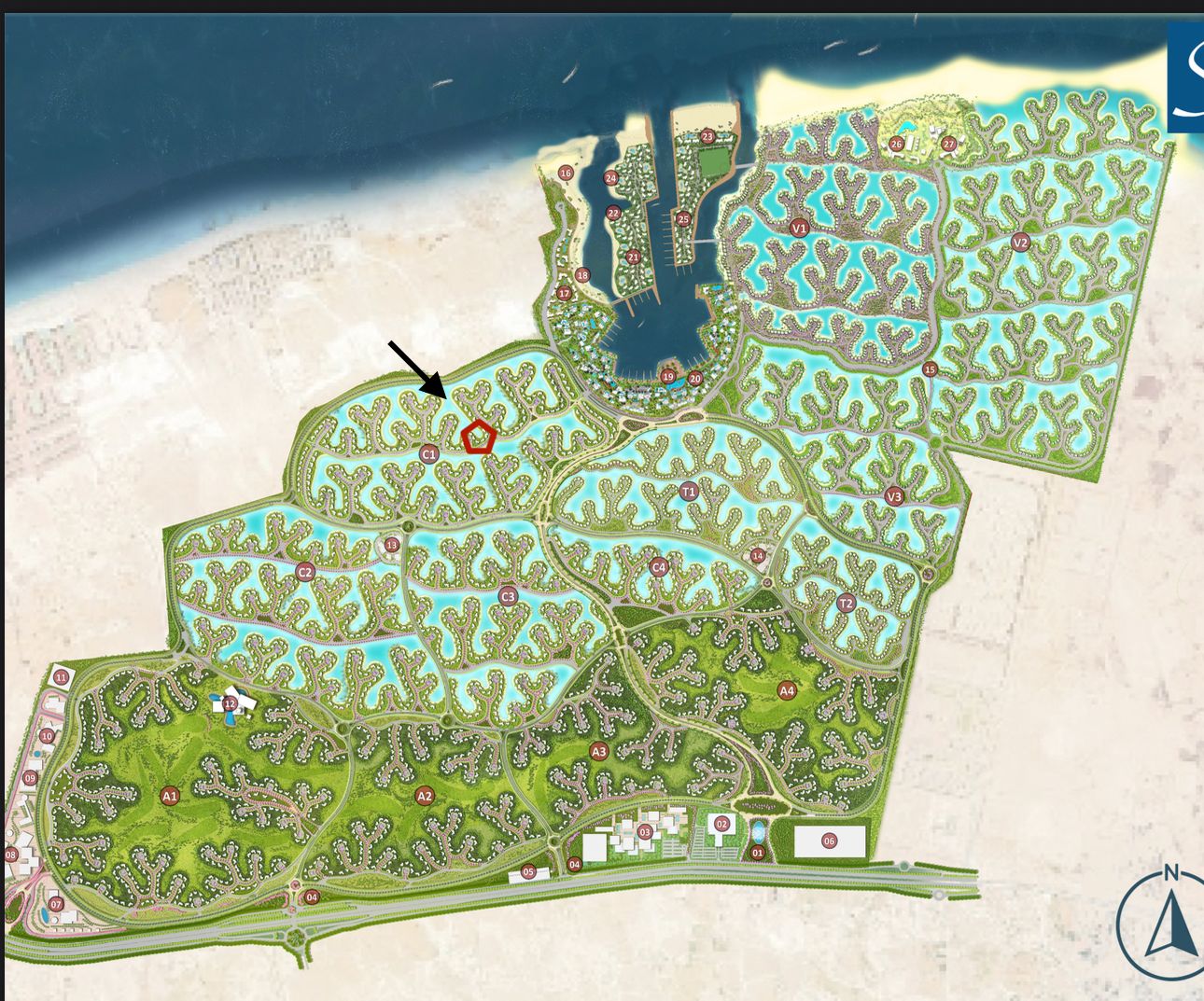
Task: Select map marker number 12
Action: tap(230, 703)
